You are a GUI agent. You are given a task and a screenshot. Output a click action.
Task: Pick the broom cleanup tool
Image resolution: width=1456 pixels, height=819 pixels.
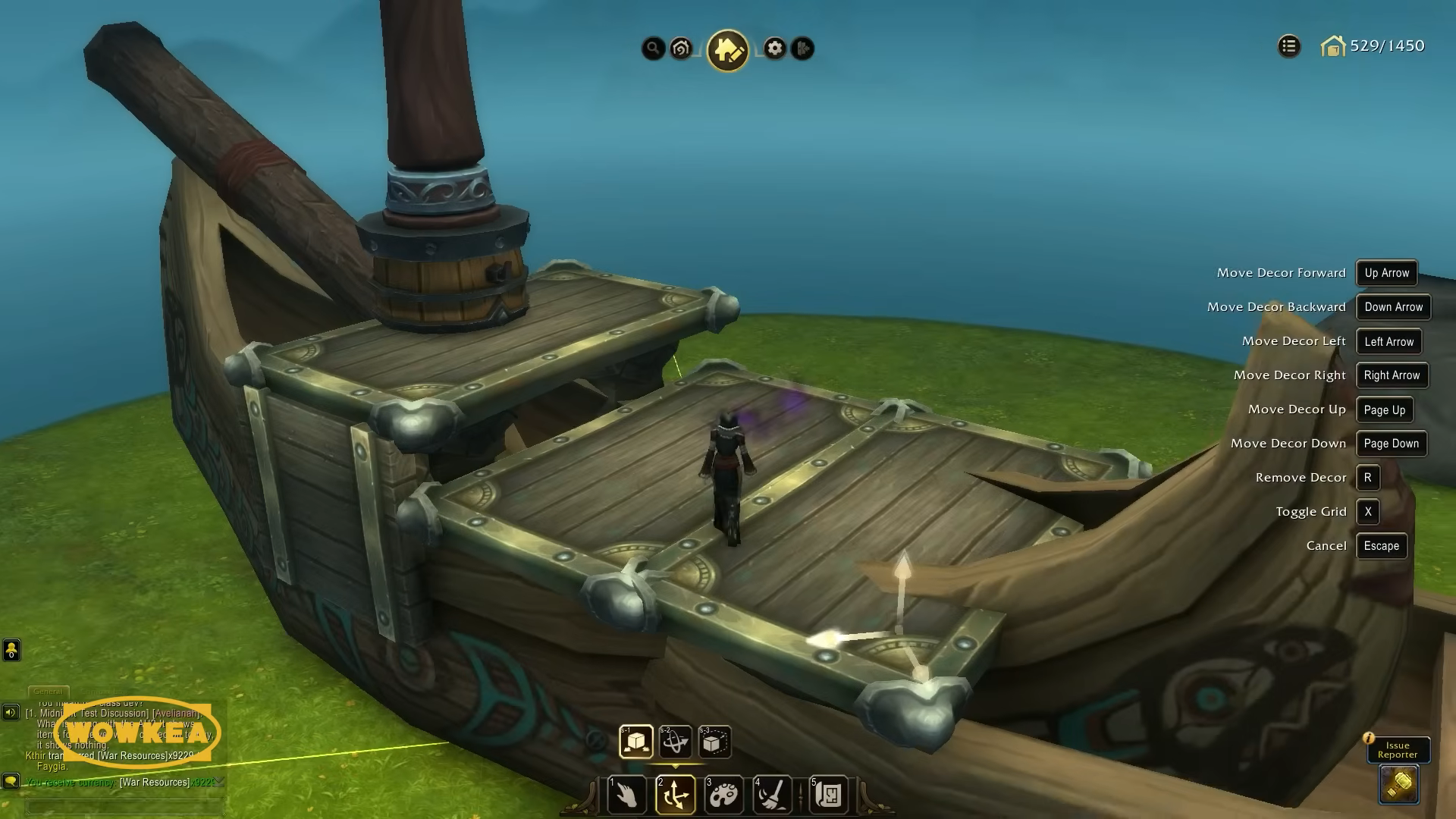772,794
